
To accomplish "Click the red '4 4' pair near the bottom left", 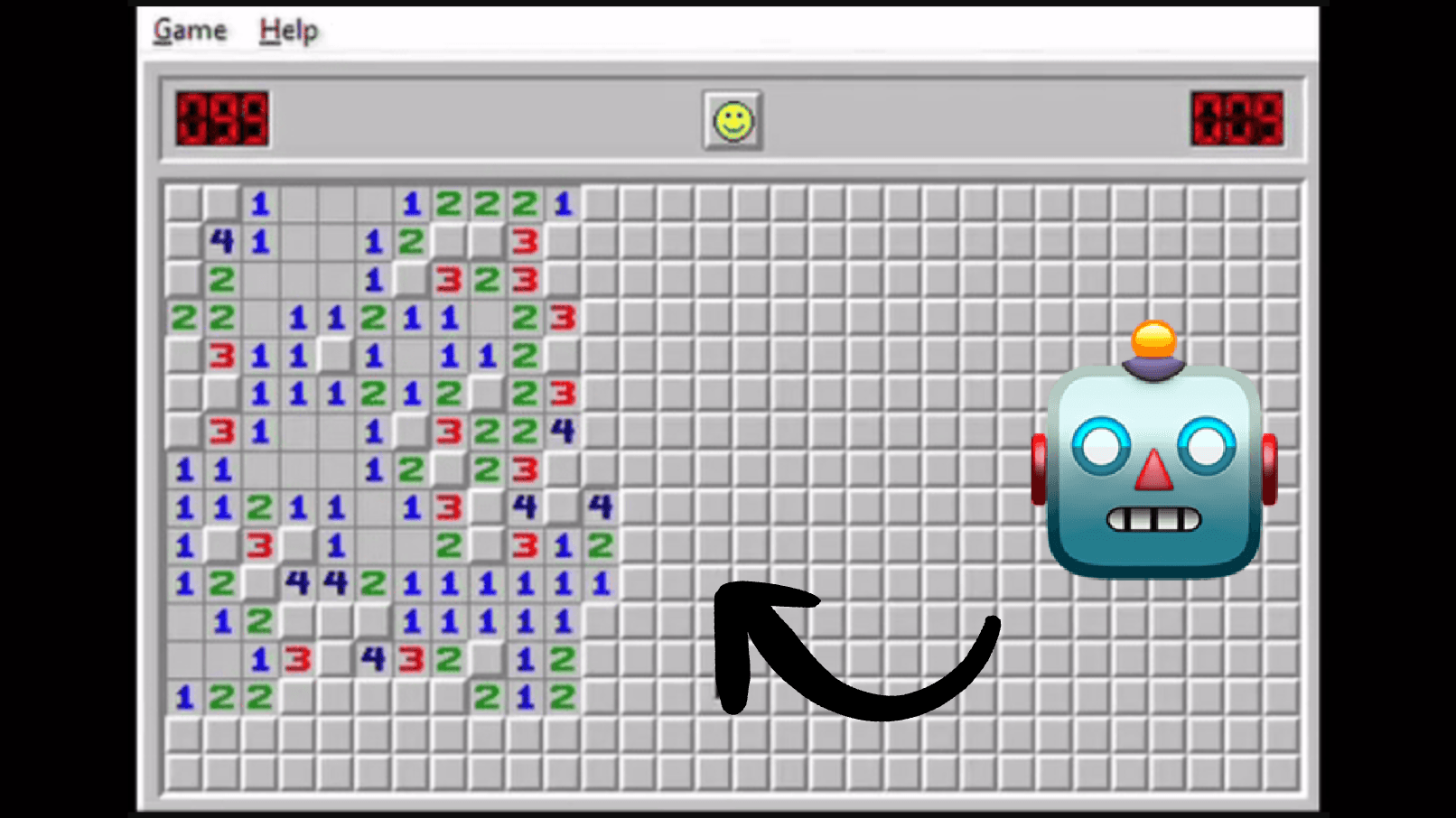I will pos(316,582).
